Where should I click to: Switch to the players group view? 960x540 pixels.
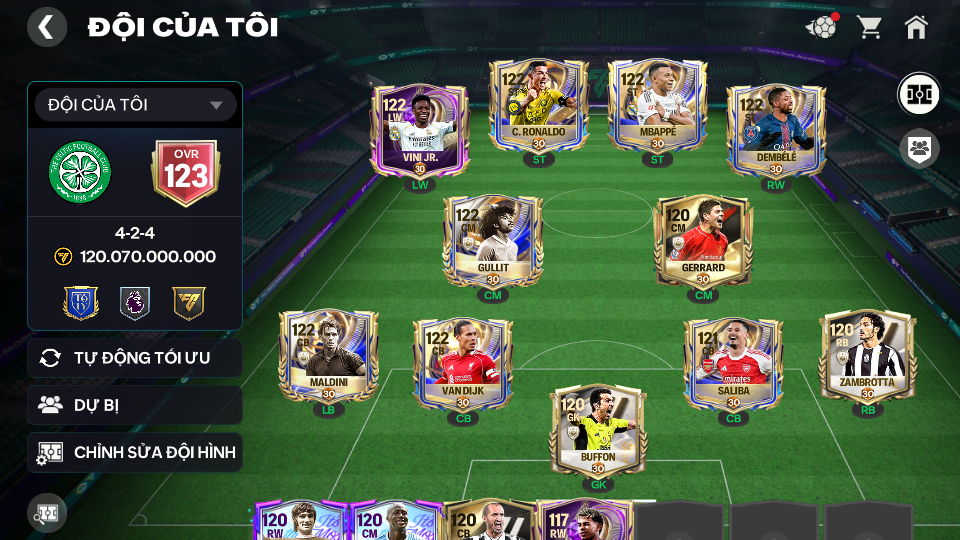coord(917,149)
